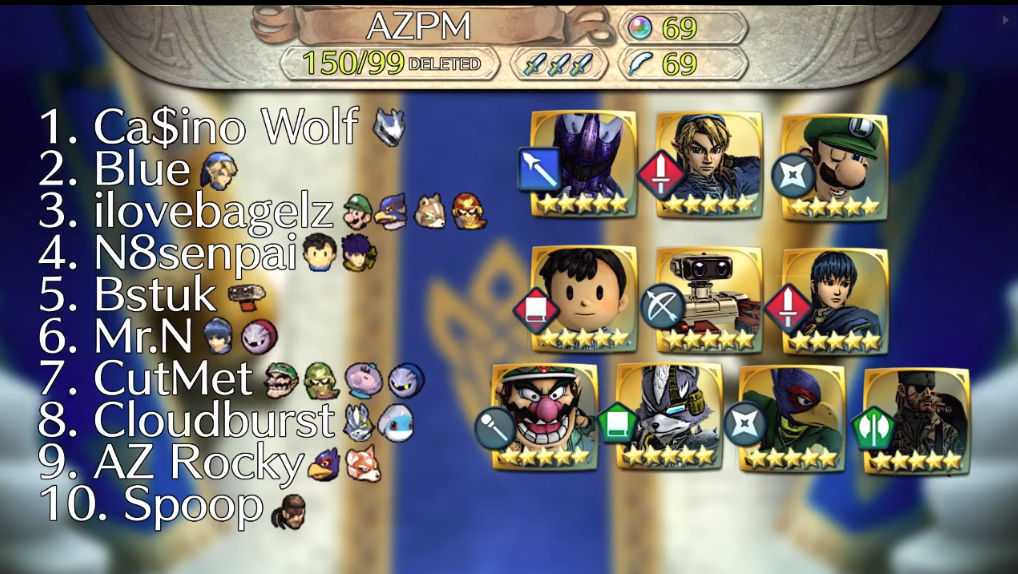Select the Luigi hero card
This screenshot has width=1018, height=574.
[833, 164]
